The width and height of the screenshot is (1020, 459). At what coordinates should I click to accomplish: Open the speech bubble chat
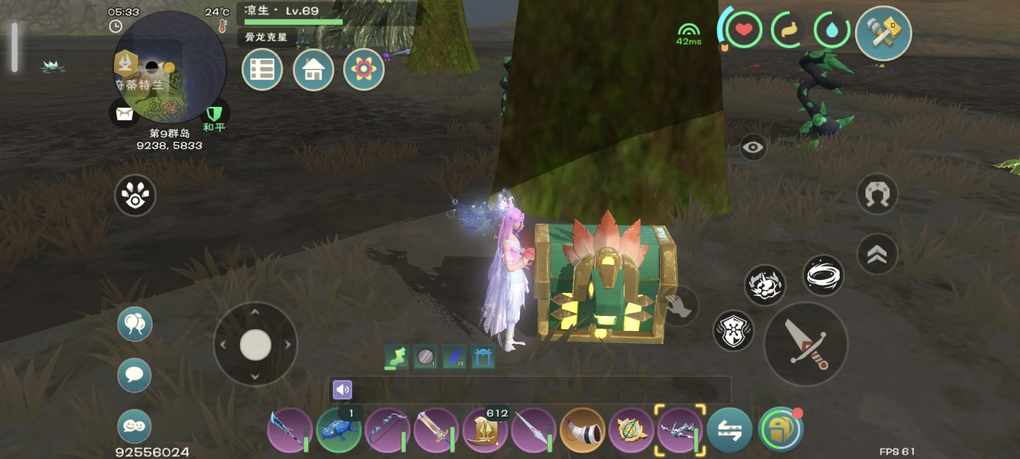[x=135, y=376]
